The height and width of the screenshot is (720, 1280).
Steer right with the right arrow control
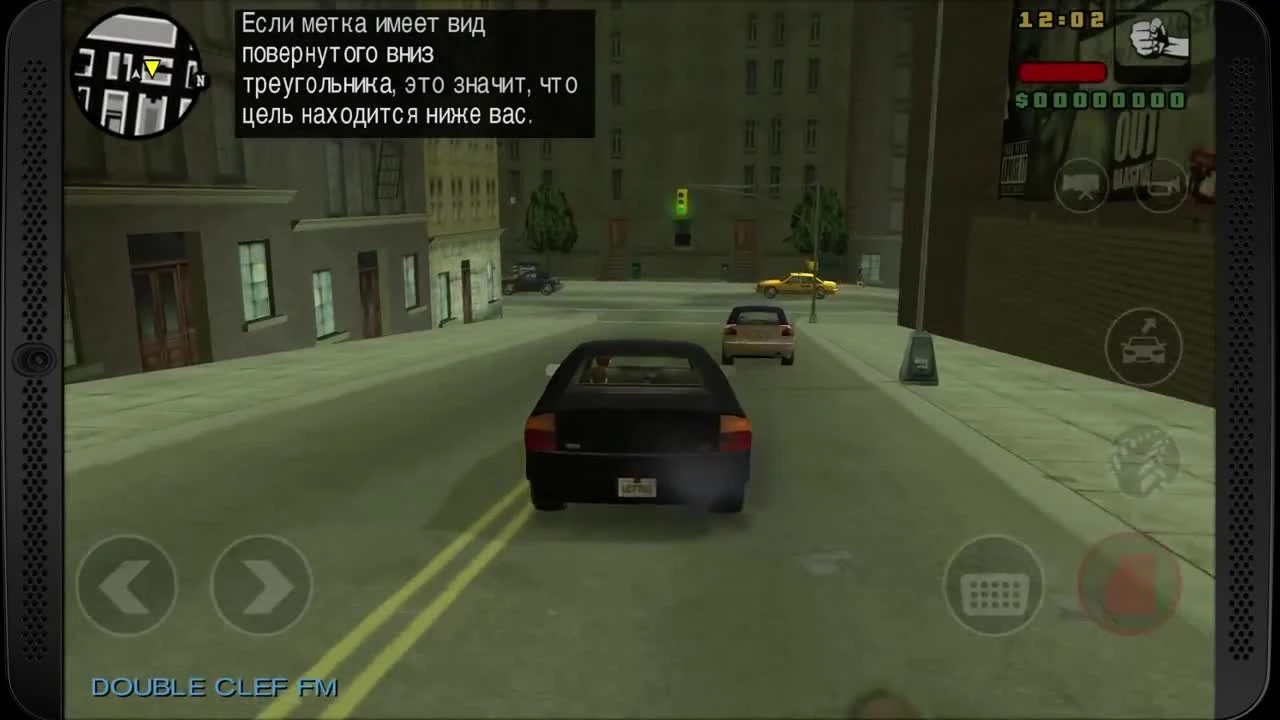[260, 585]
